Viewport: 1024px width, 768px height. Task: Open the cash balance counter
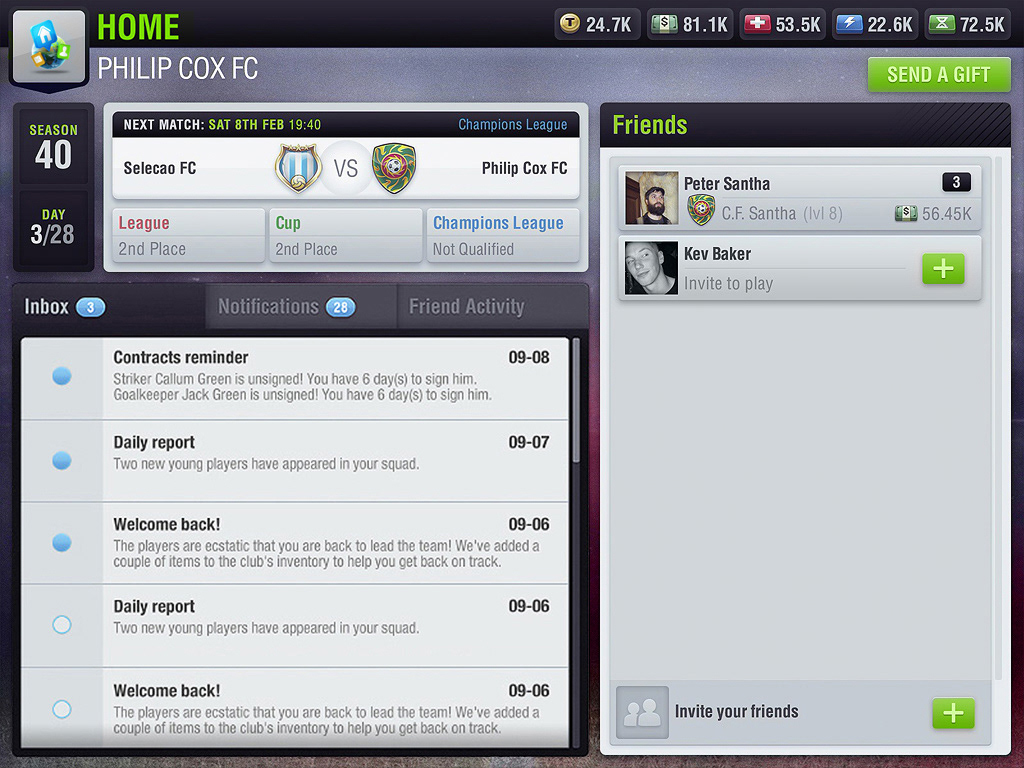click(x=690, y=25)
